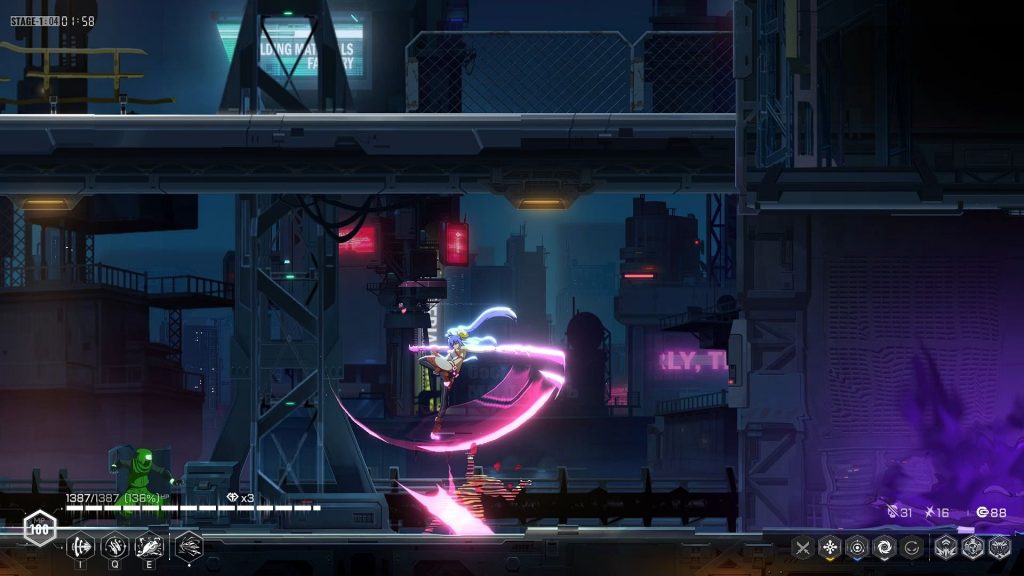Select the snowflake cross hexagon icon
Screen dimensions: 1024x576
[x=830, y=547]
